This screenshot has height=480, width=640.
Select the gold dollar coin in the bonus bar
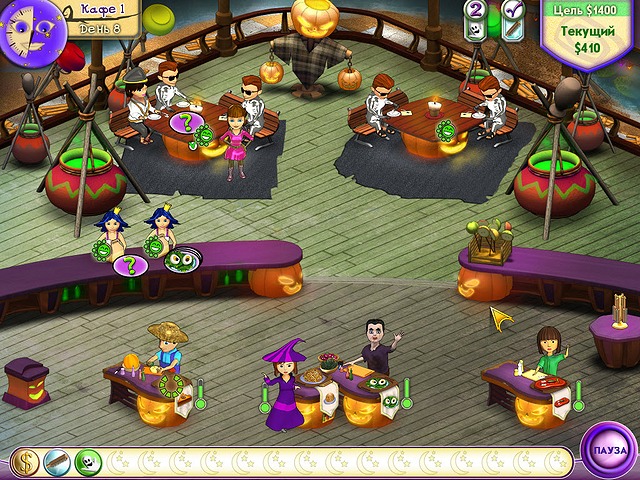[25, 461]
